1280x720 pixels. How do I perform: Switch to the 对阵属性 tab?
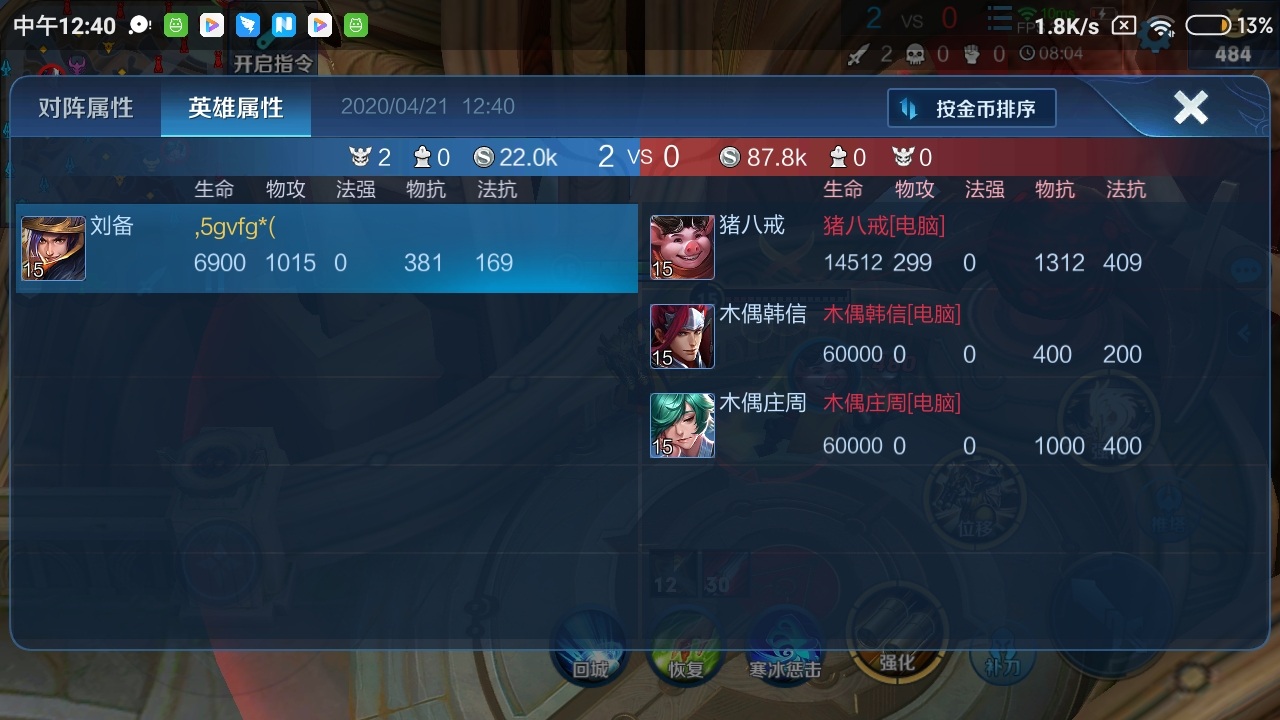coord(85,108)
